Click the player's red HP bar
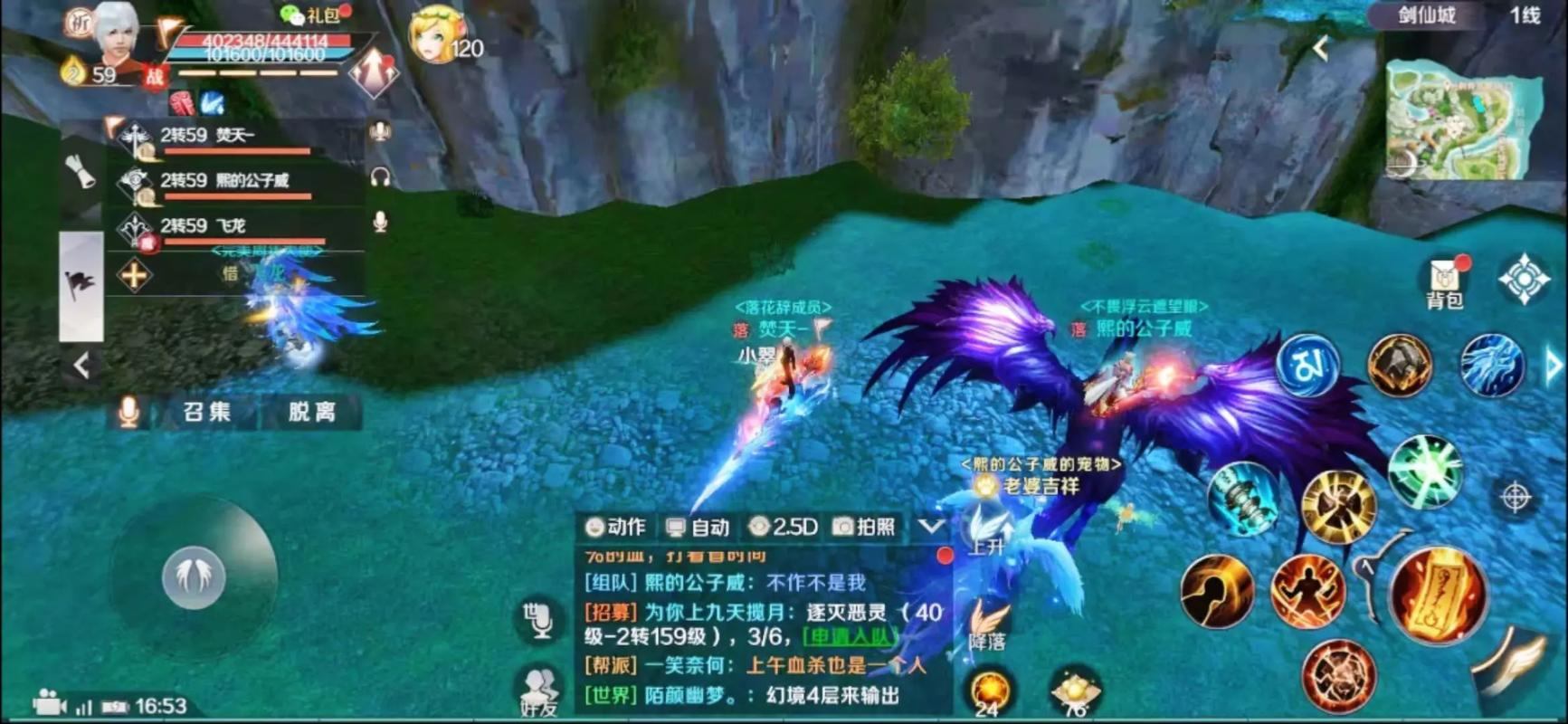Image resolution: width=1568 pixels, height=724 pixels. coord(262,39)
